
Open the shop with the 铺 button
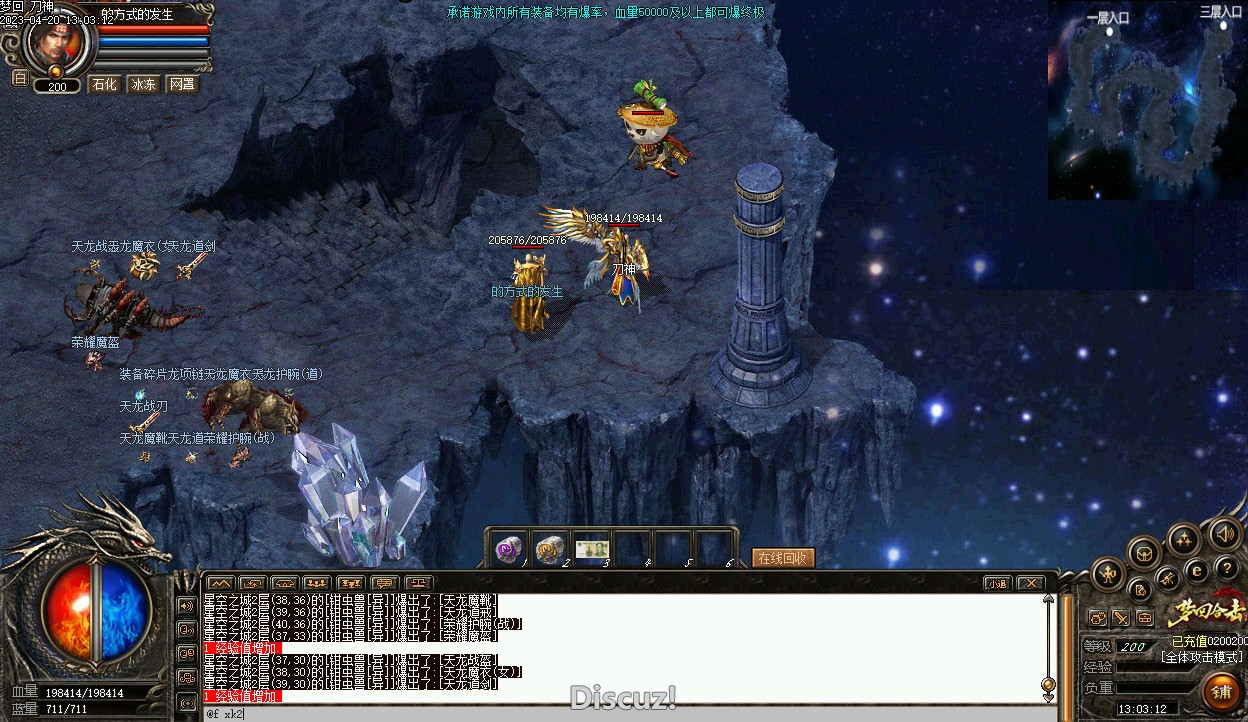(x=1222, y=692)
